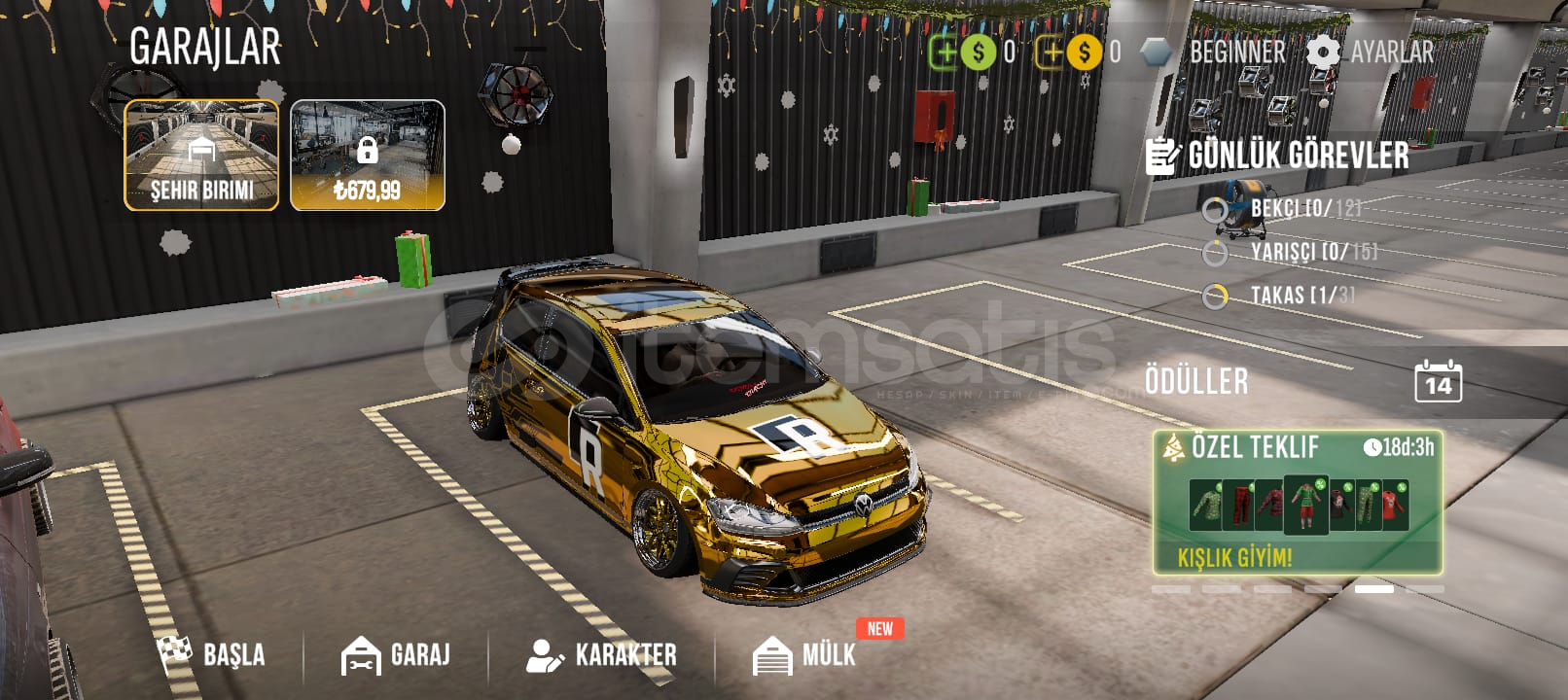The height and width of the screenshot is (700, 1568).
Task: Open the Özel Teklif winter clothing offer
Action: click(1298, 503)
